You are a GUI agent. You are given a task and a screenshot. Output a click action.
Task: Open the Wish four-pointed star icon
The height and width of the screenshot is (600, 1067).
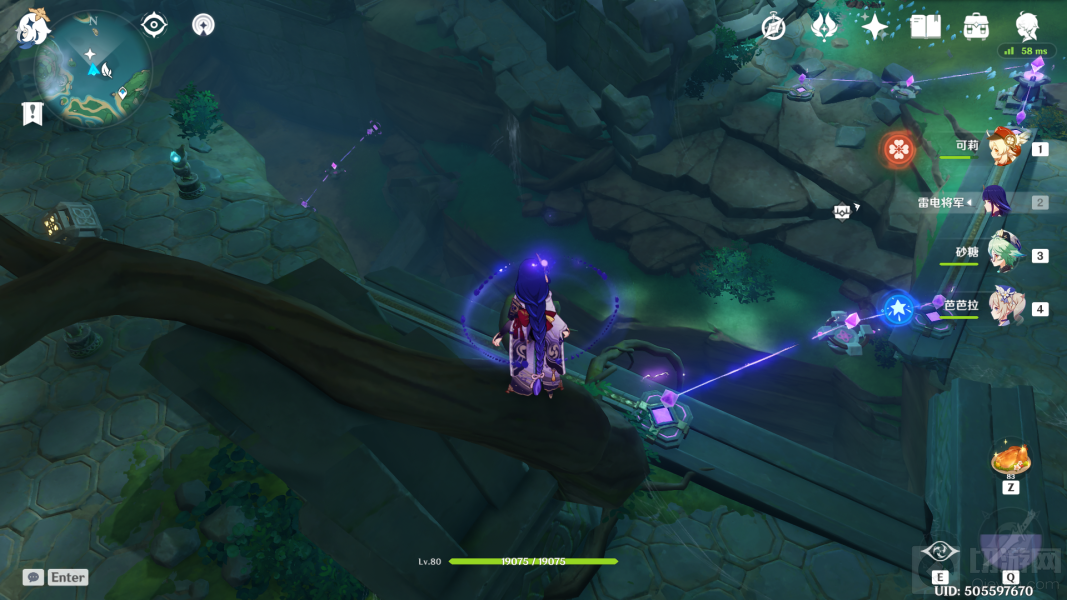point(875,27)
